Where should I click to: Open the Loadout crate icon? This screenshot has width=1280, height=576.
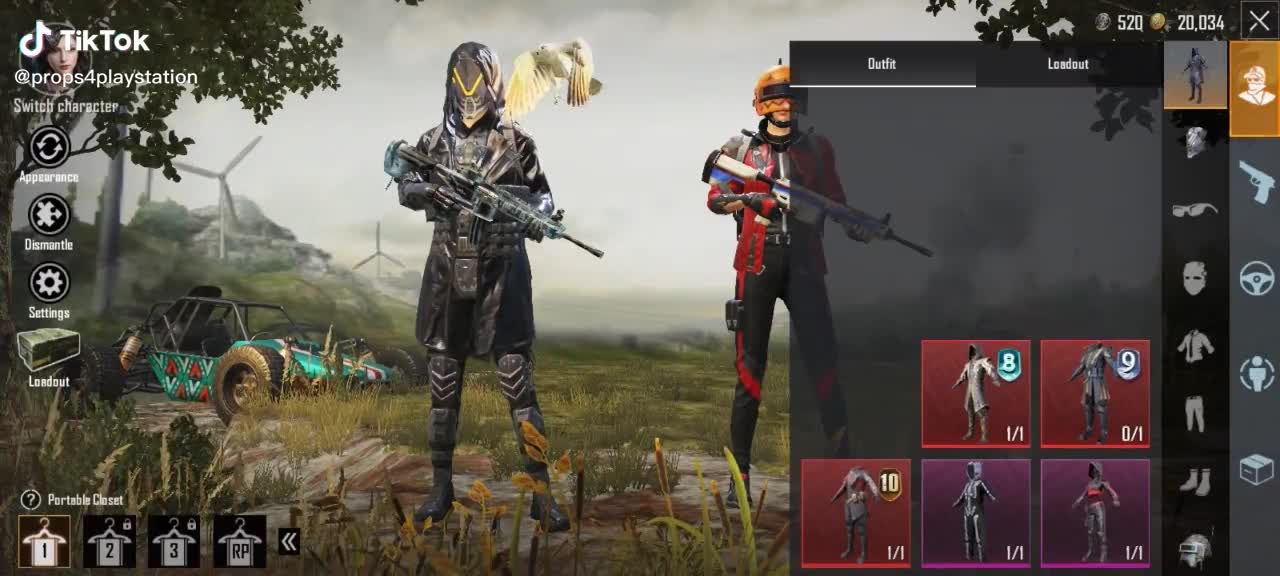[x=48, y=351]
